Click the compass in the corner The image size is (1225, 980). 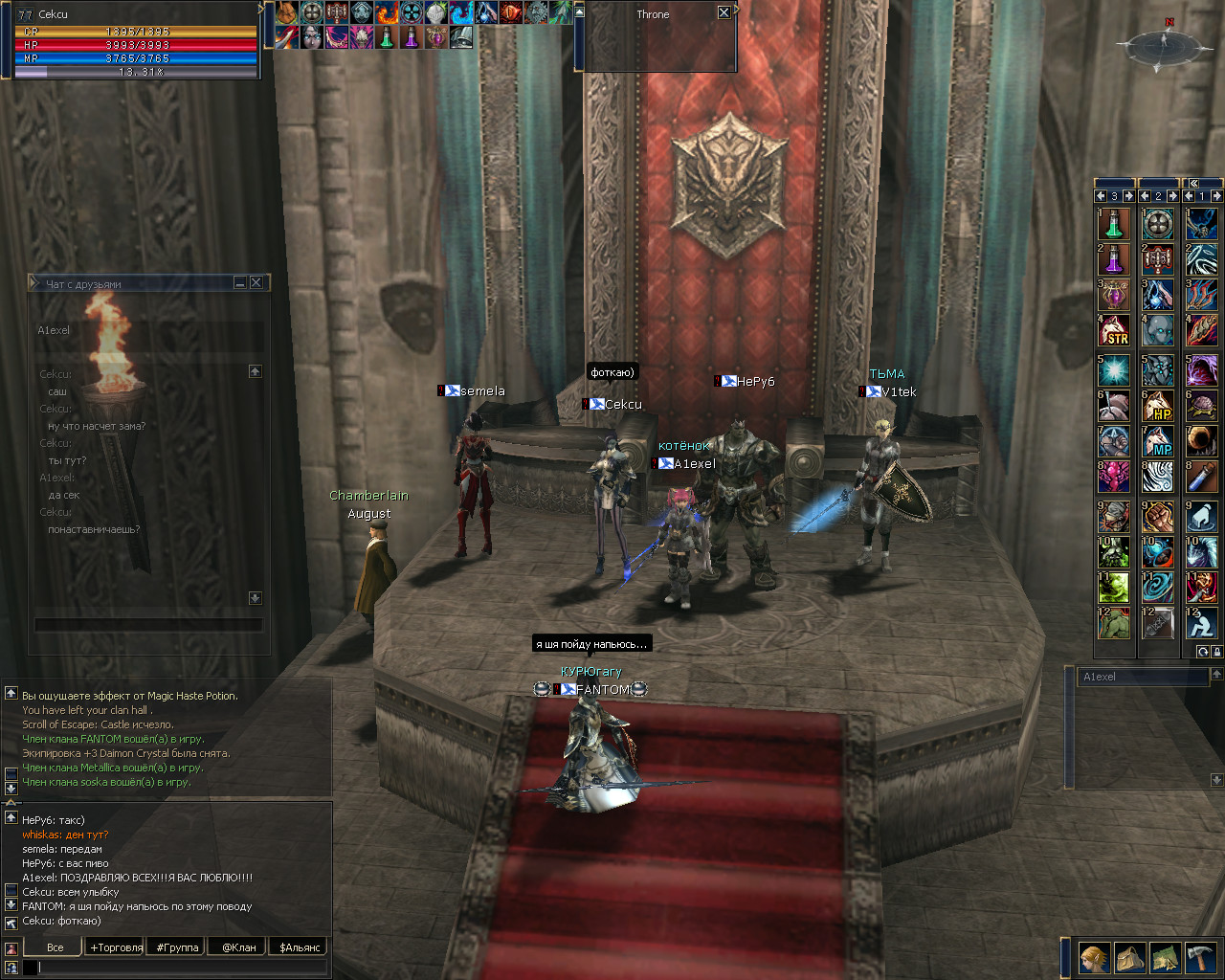[1163, 45]
